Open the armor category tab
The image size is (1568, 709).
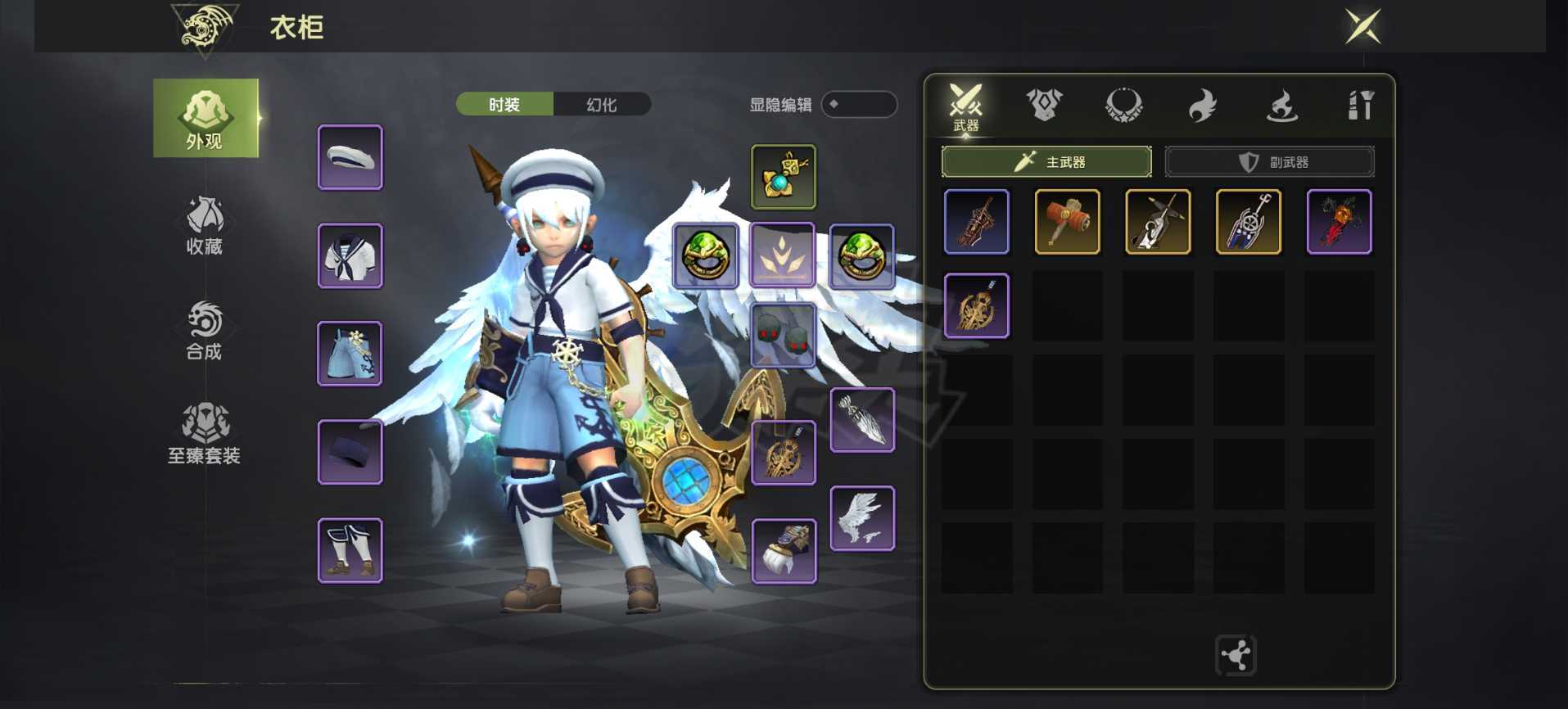(1044, 105)
